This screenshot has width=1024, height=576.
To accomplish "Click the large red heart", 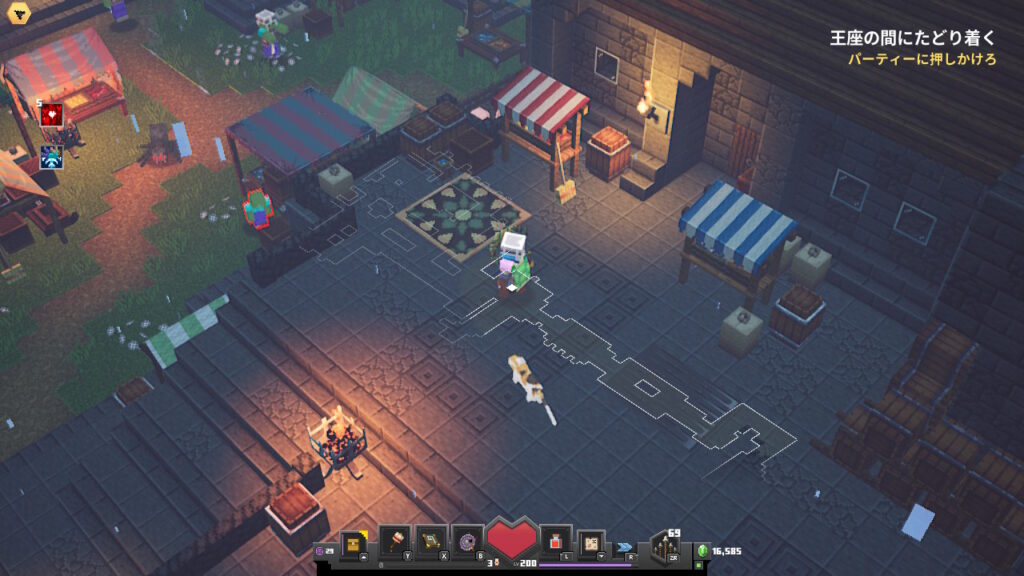I will 511,541.
